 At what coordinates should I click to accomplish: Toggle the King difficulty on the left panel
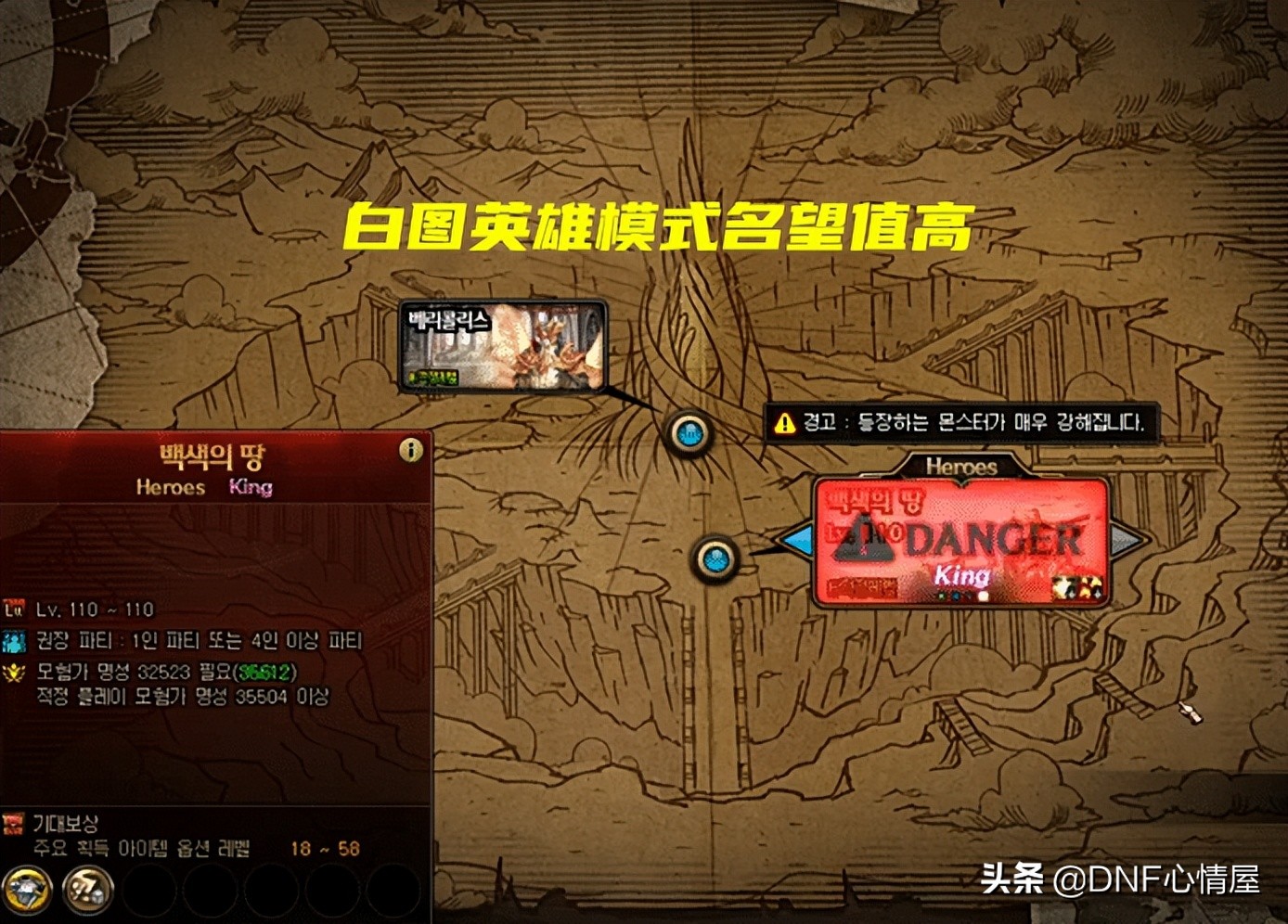249,488
